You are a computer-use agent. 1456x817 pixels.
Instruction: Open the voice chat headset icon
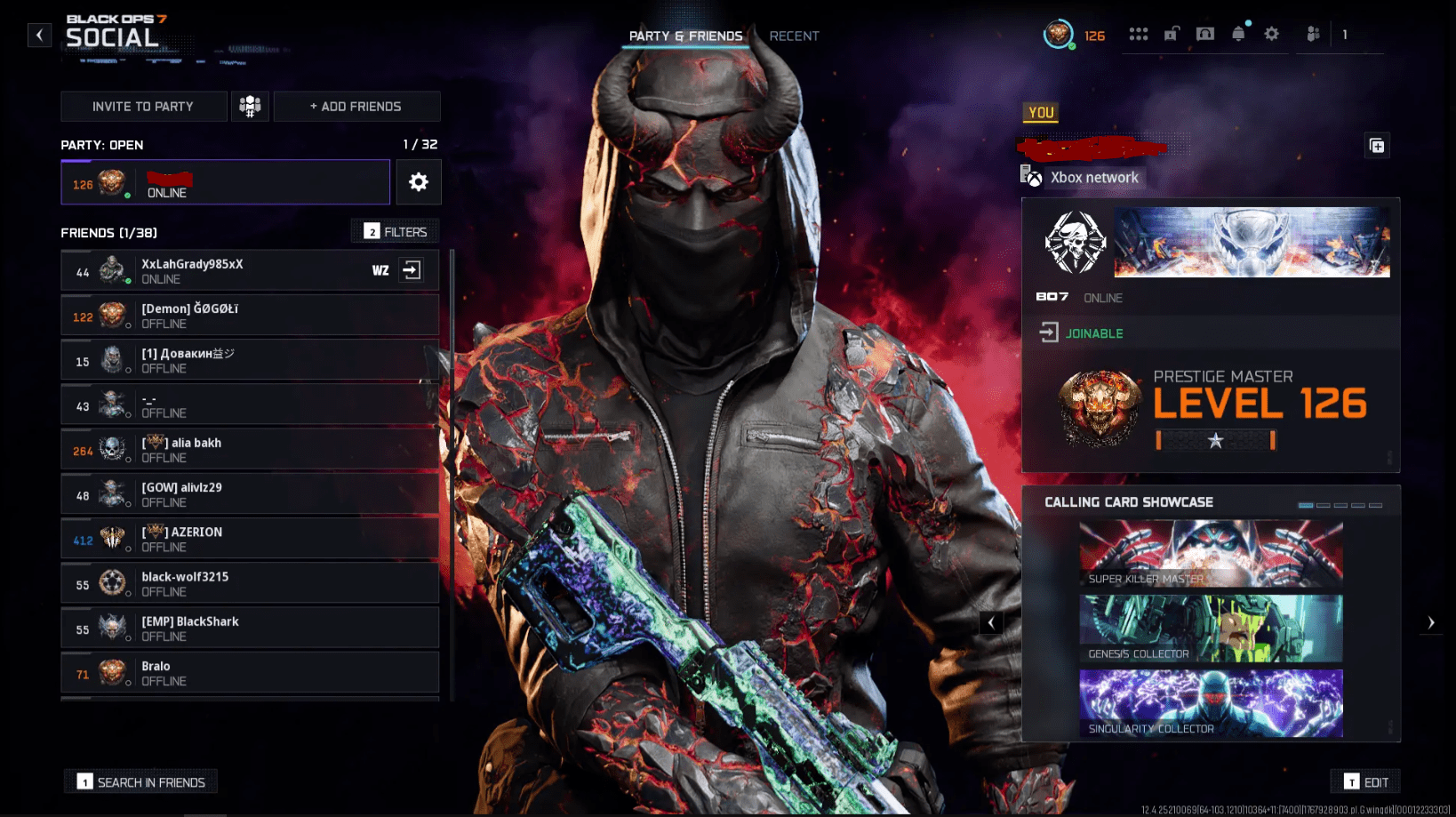(1204, 34)
